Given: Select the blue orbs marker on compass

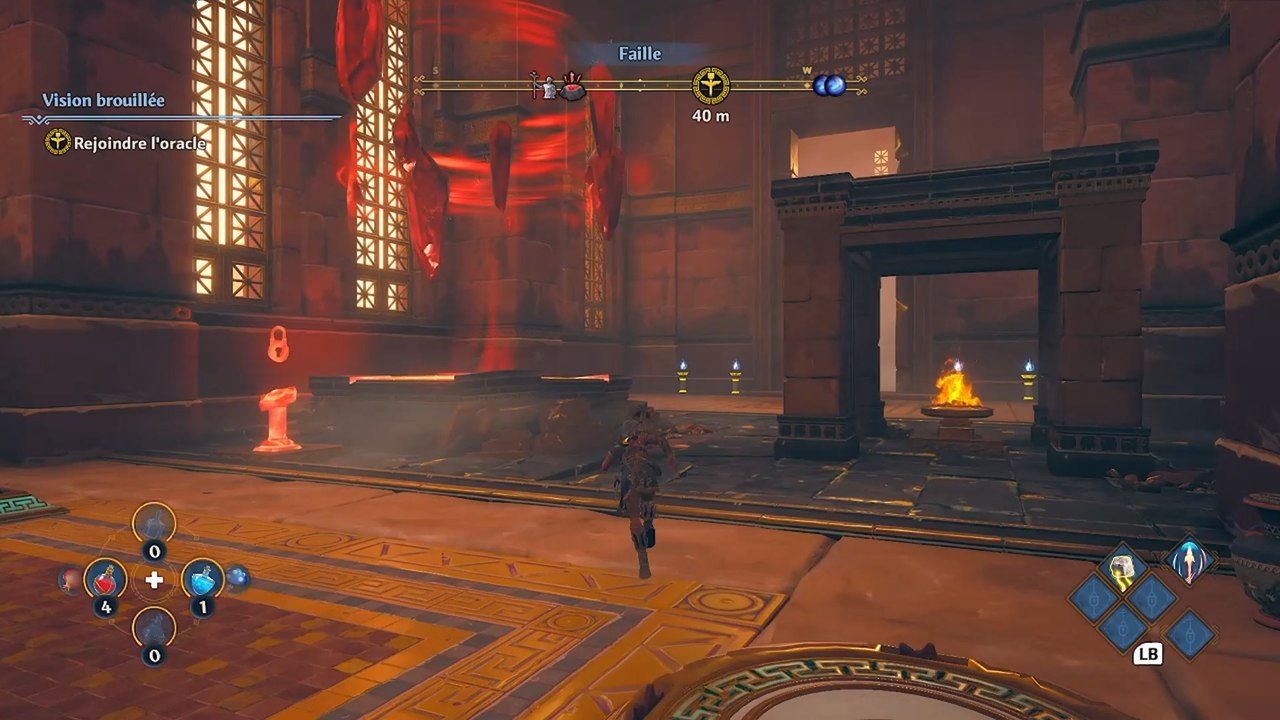Looking at the screenshot, I should [829, 86].
